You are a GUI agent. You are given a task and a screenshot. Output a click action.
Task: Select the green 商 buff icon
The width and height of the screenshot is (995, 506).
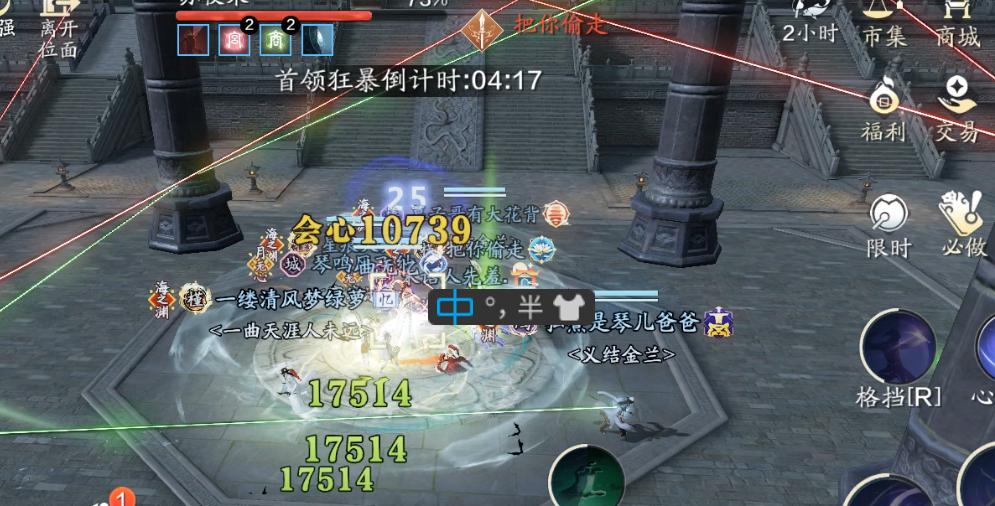click(x=275, y=40)
